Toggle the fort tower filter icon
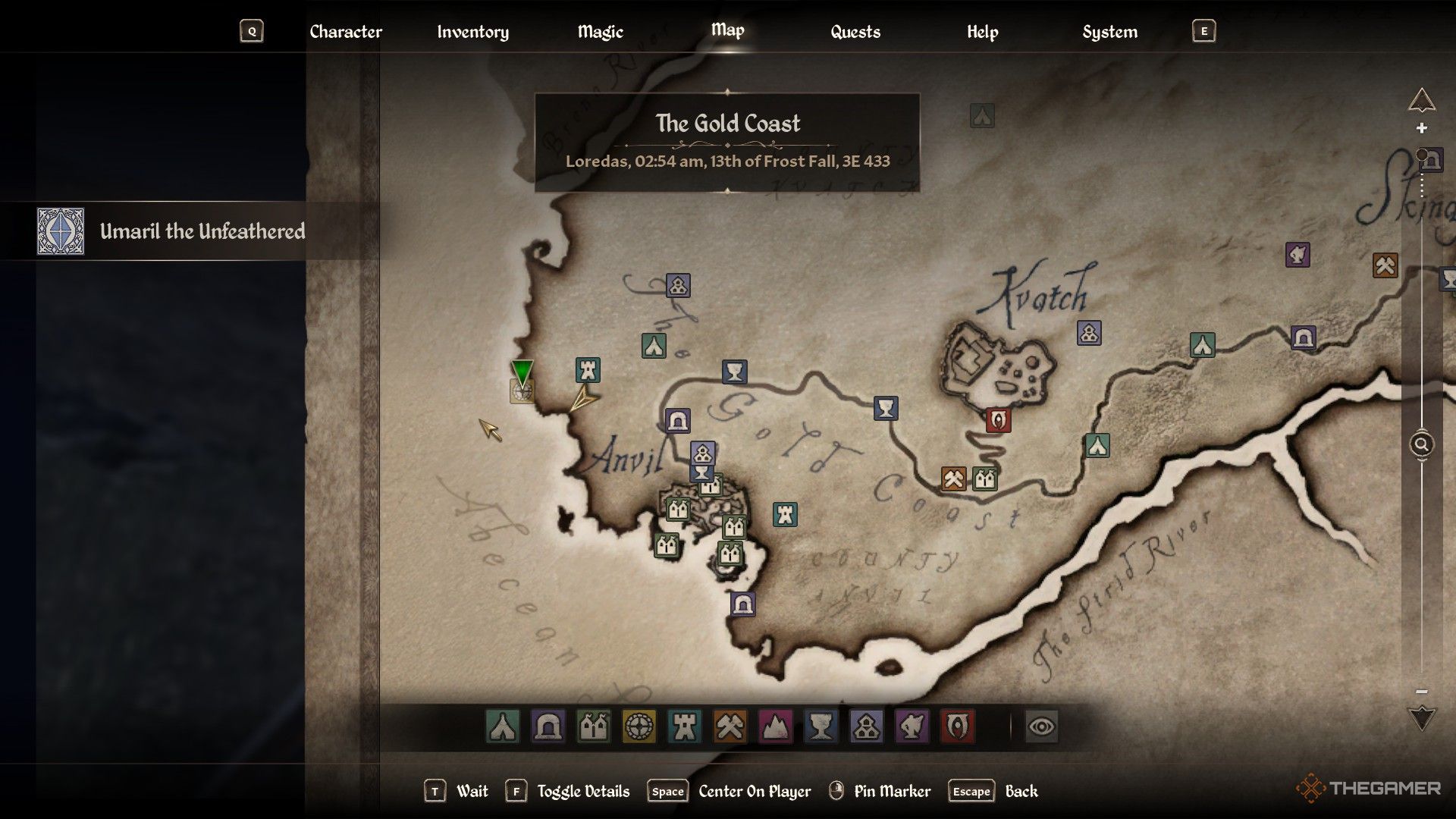 click(683, 727)
